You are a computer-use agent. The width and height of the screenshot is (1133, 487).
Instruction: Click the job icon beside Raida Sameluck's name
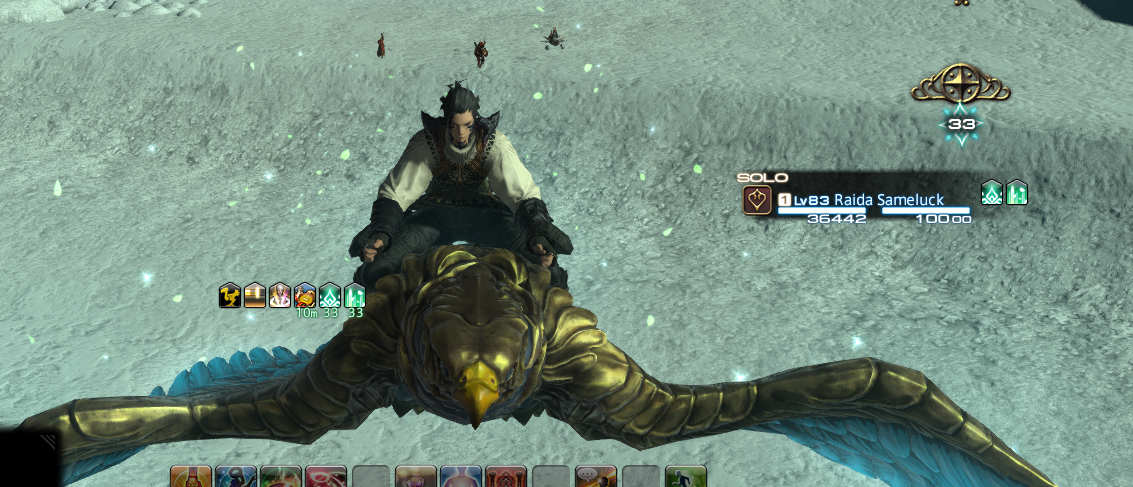pyautogui.click(x=757, y=200)
